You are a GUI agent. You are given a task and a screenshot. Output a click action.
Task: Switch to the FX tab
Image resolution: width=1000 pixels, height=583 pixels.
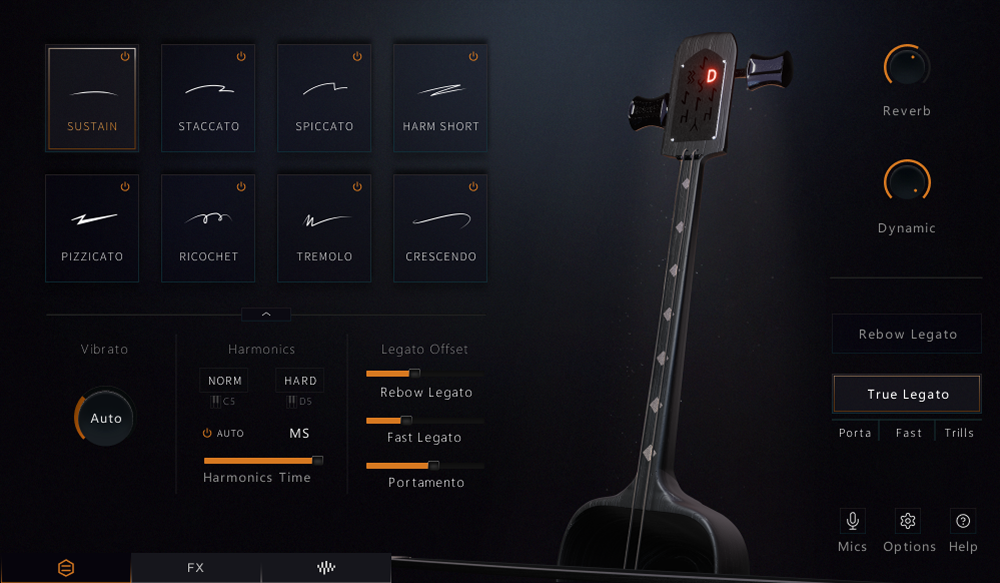click(195, 568)
